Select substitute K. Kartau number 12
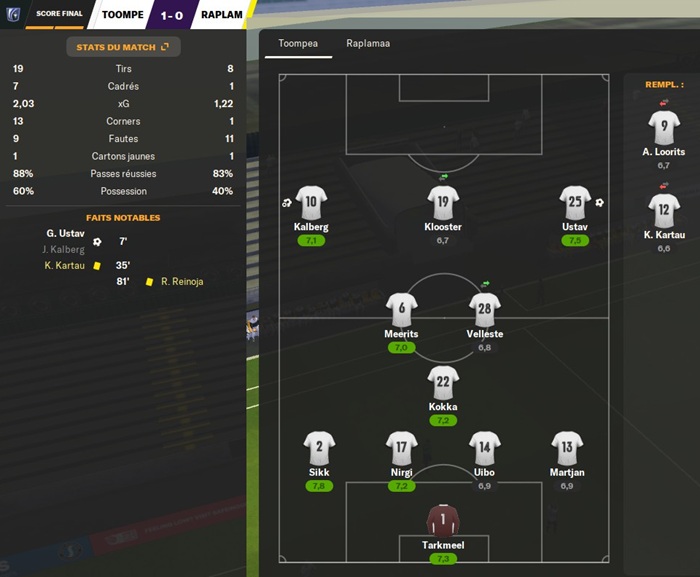 point(664,210)
